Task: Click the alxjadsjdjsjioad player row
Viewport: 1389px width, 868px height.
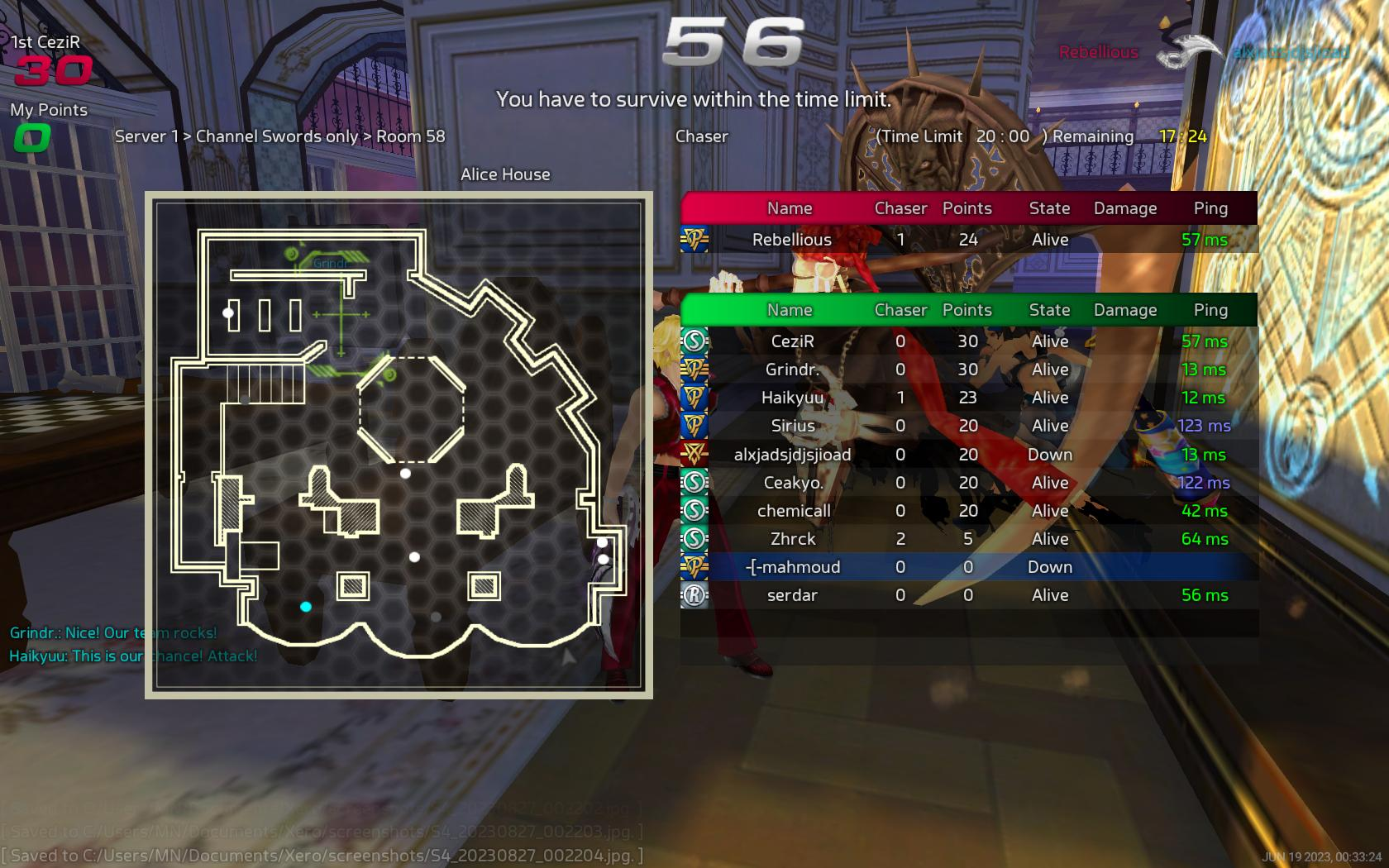Action: tap(967, 455)
